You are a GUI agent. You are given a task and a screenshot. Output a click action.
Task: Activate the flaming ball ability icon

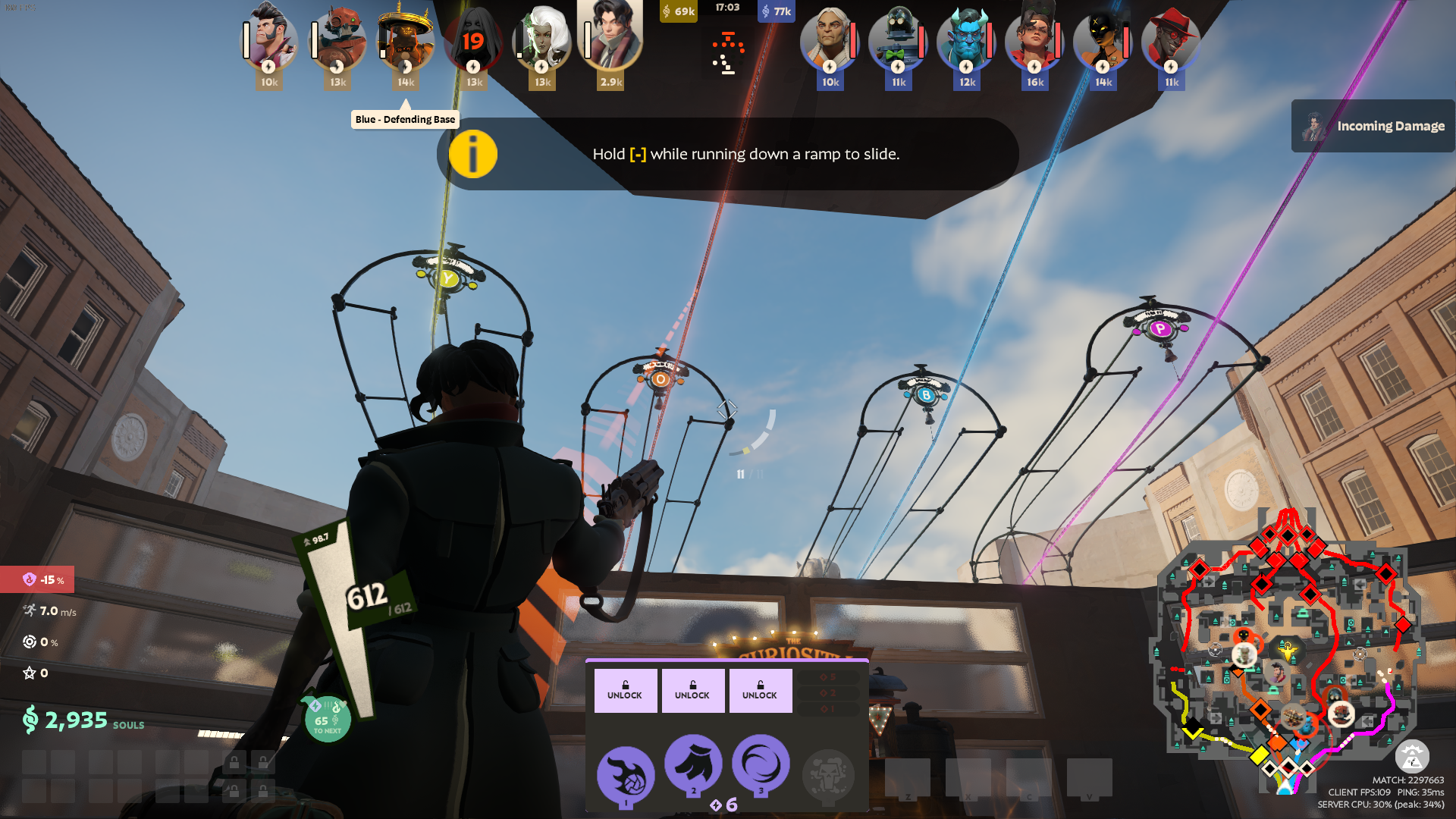pos(626,775)
